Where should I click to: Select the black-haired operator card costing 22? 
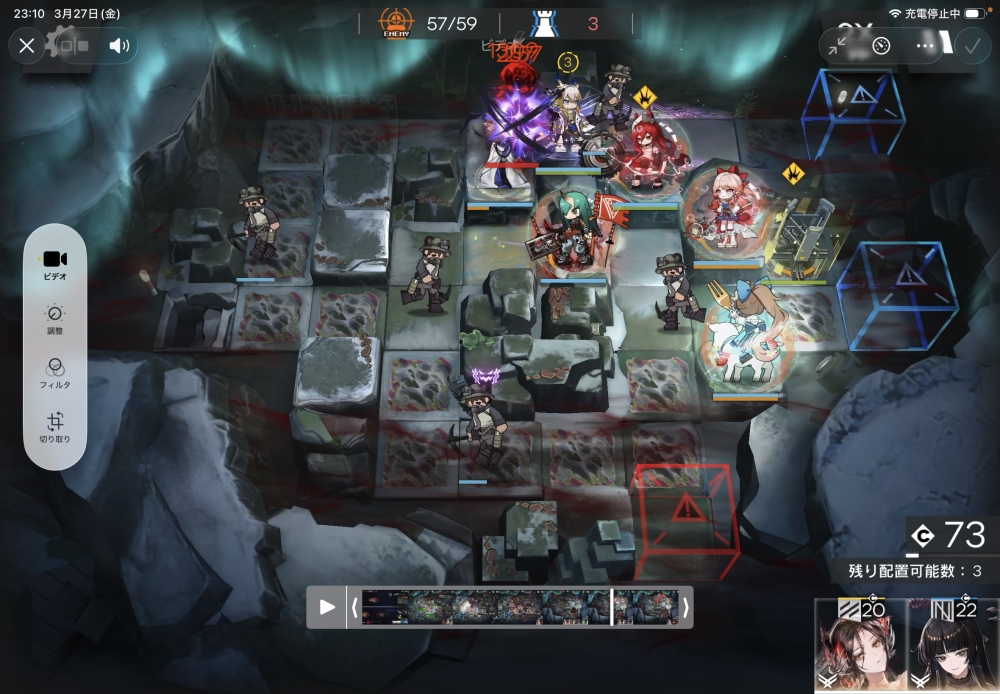coord(953,647)
